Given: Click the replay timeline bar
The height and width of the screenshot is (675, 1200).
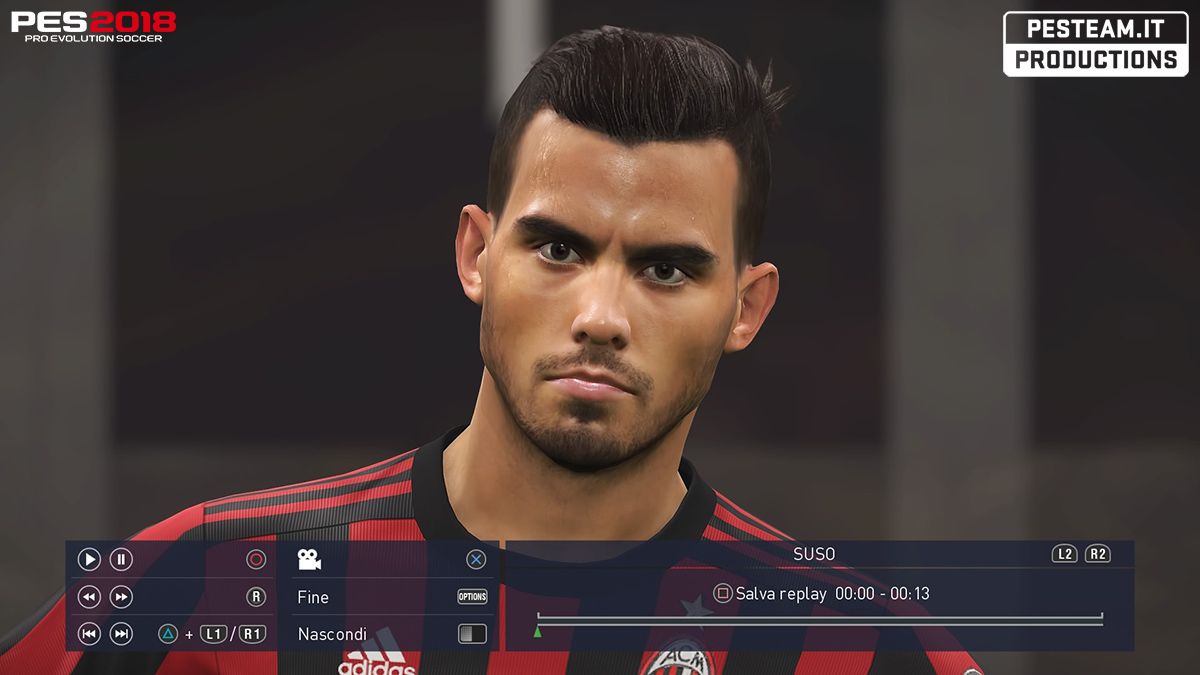Looking at the screenshot, I should [x=820, y=620].
